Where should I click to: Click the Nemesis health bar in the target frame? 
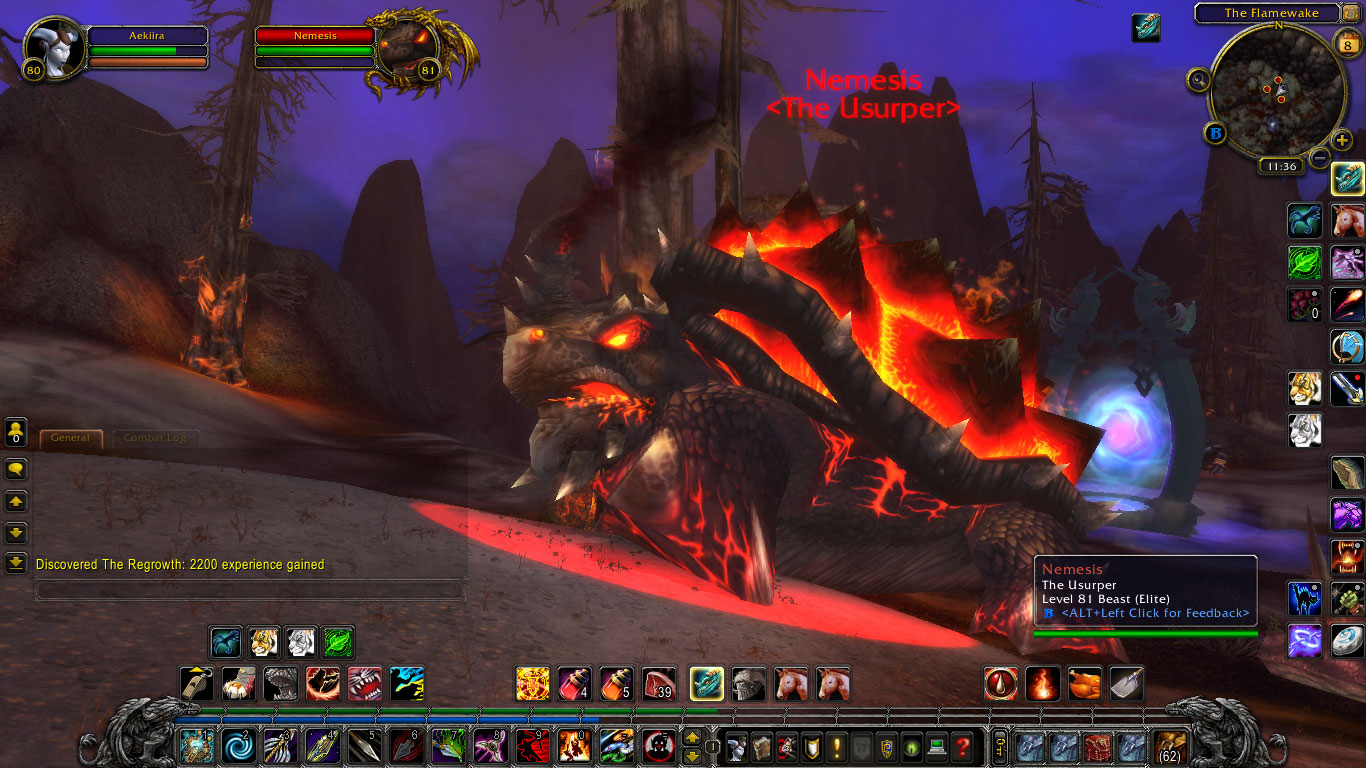click(314, 36)
